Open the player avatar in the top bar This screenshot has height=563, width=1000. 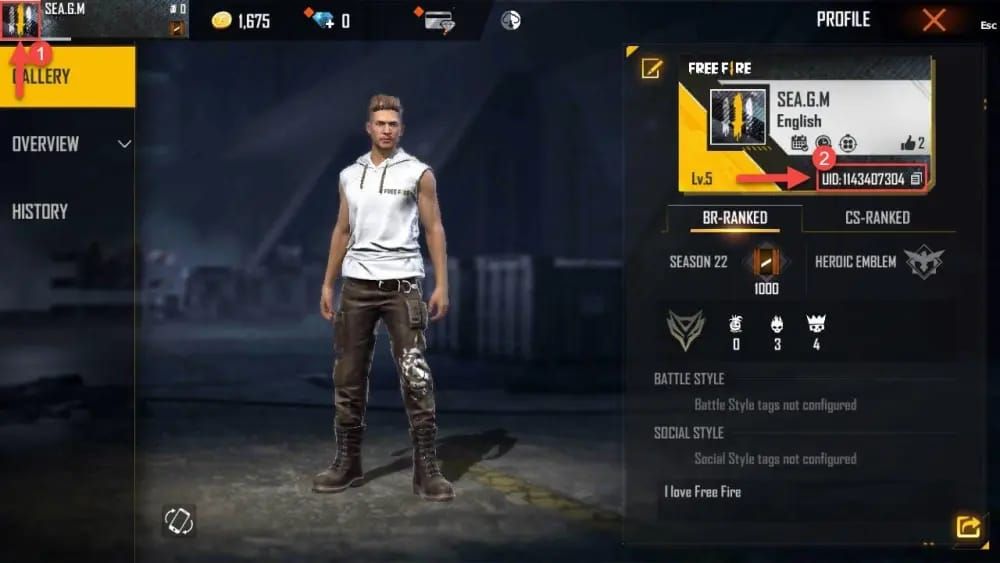(21, 19)
